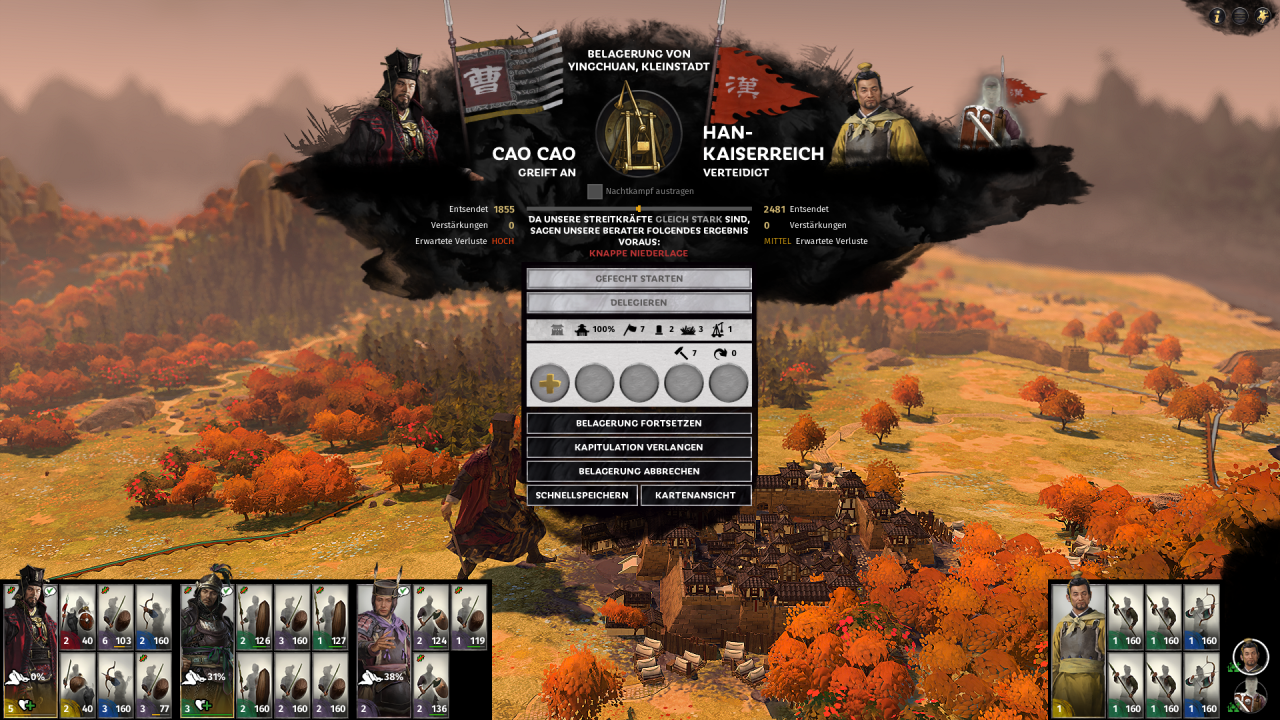Image resolution: width=1280 pixels, height=720 pixels.
Task: Open the info button in the top corner
Action: (1218, 16)
